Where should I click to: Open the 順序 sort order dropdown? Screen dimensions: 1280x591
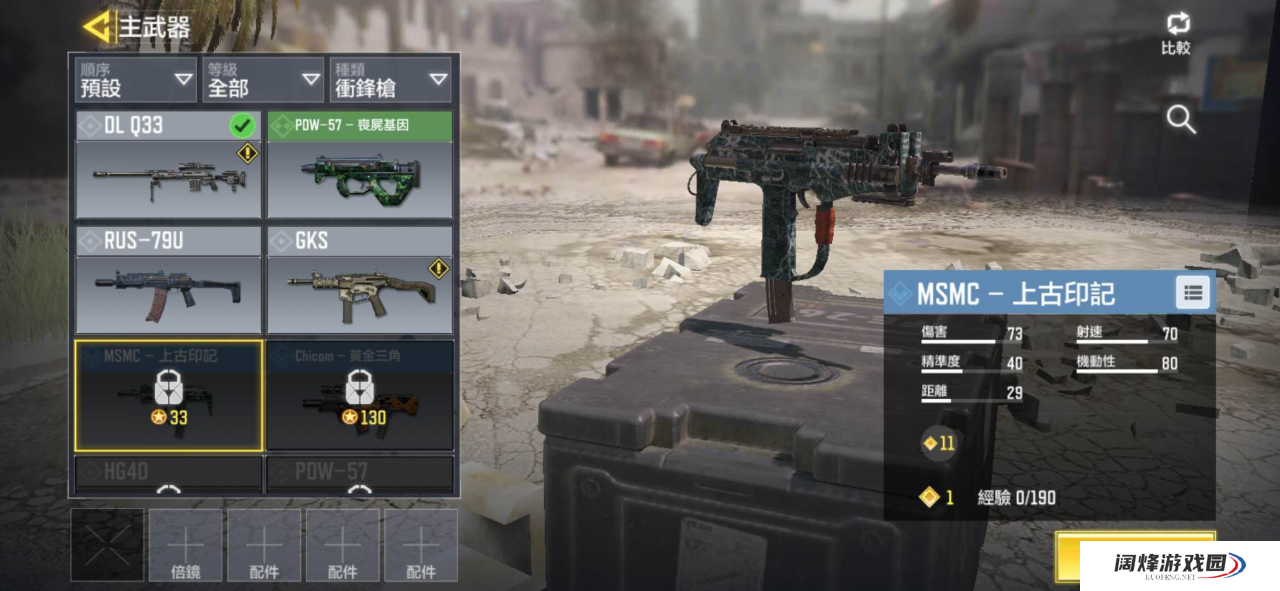click(x=136, y=80)
